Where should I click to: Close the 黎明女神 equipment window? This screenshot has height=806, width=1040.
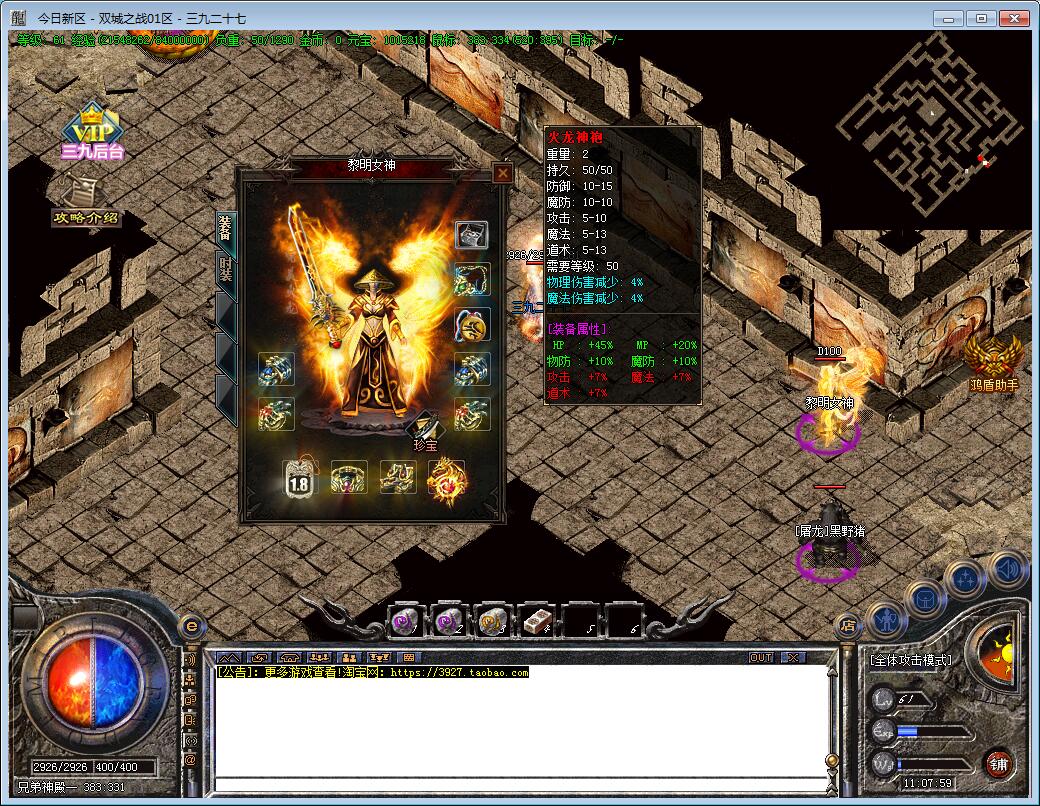(503, 173)
